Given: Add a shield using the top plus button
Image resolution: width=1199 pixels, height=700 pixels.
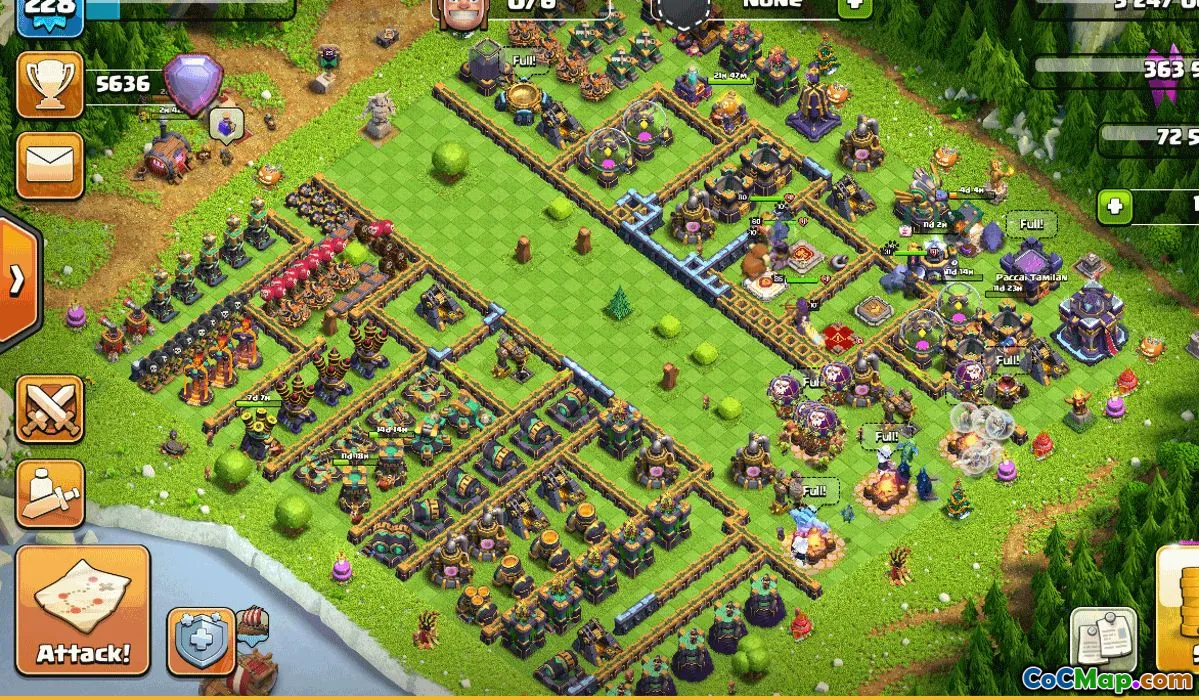Looking at the screenshot, I should point(854,6).
